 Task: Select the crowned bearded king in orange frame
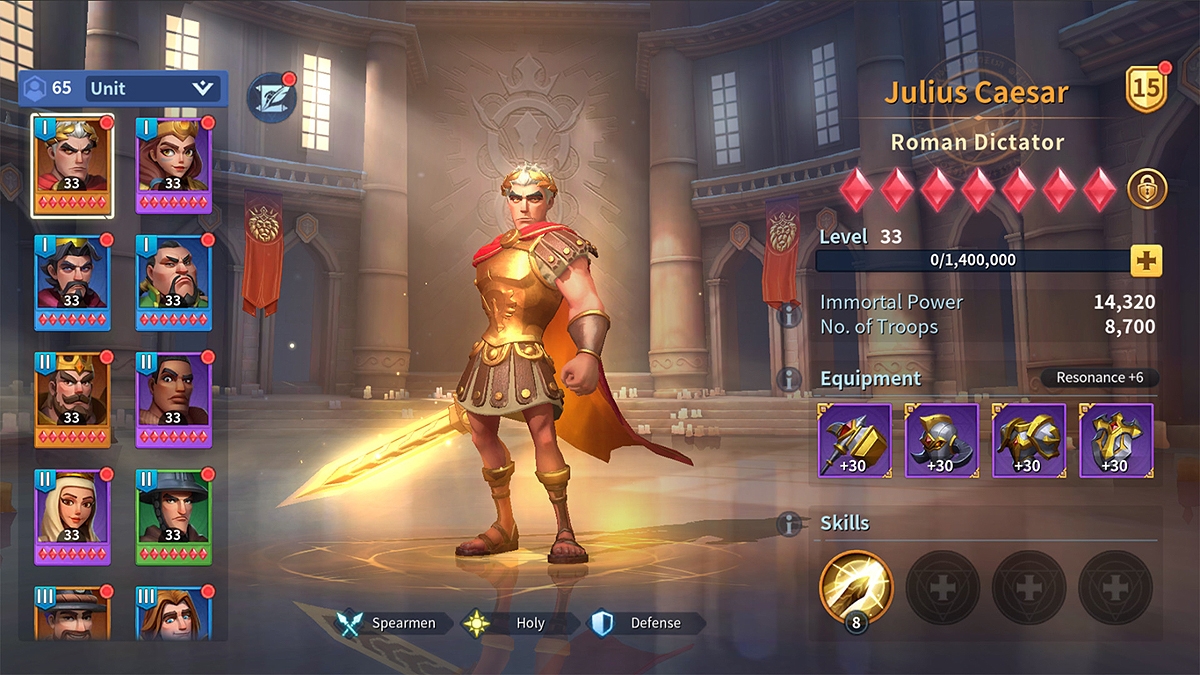72,399
